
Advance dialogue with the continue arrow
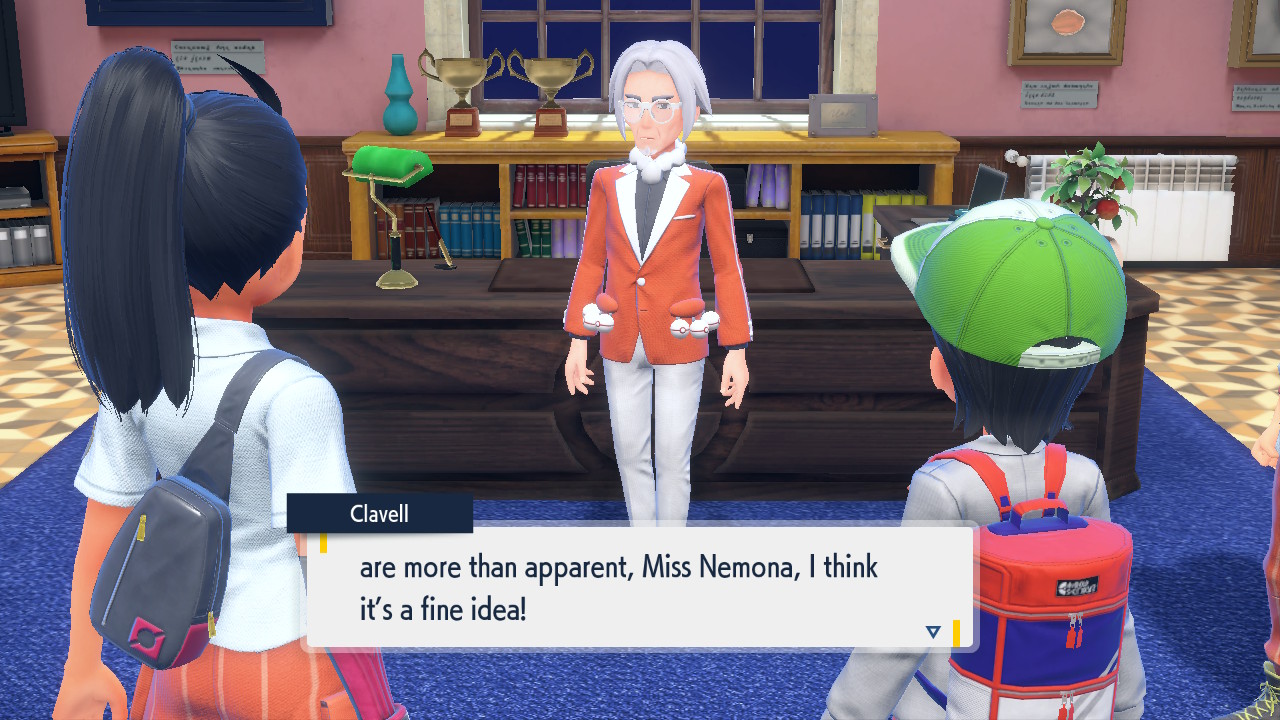click(933, 632)
